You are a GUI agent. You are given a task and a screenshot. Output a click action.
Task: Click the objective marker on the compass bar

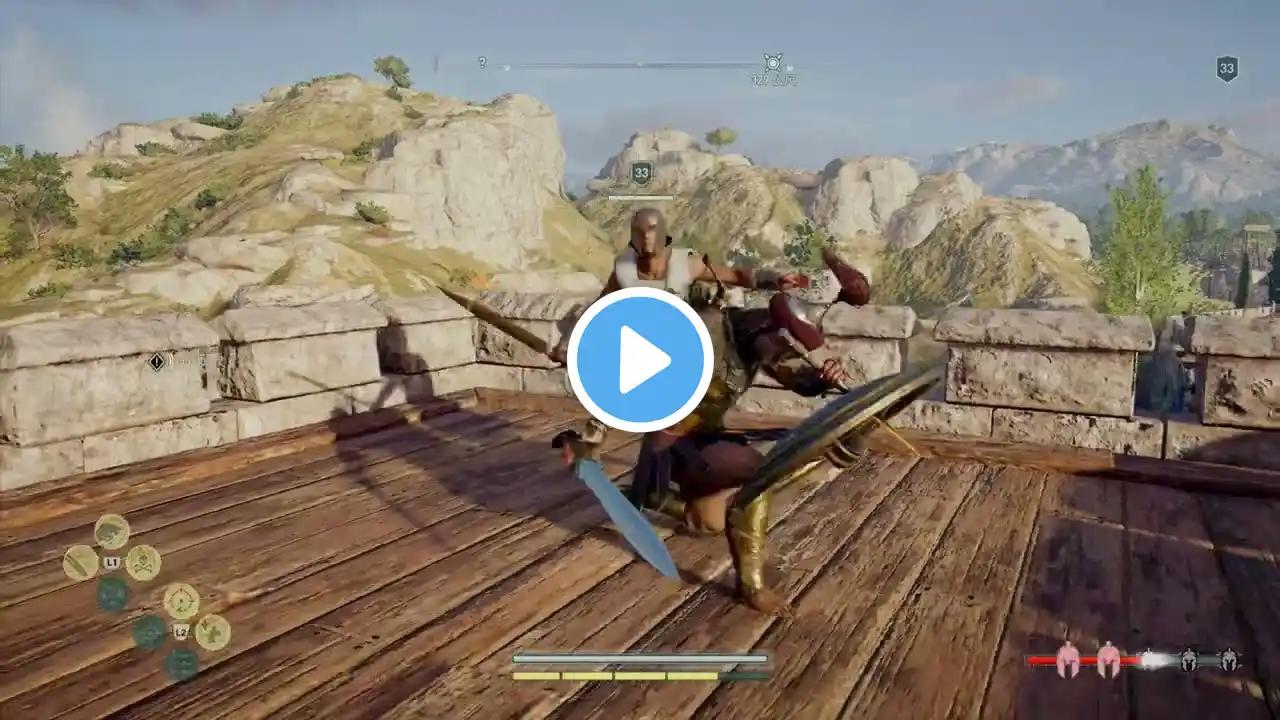pyautogui.click(x=772, y=63)
